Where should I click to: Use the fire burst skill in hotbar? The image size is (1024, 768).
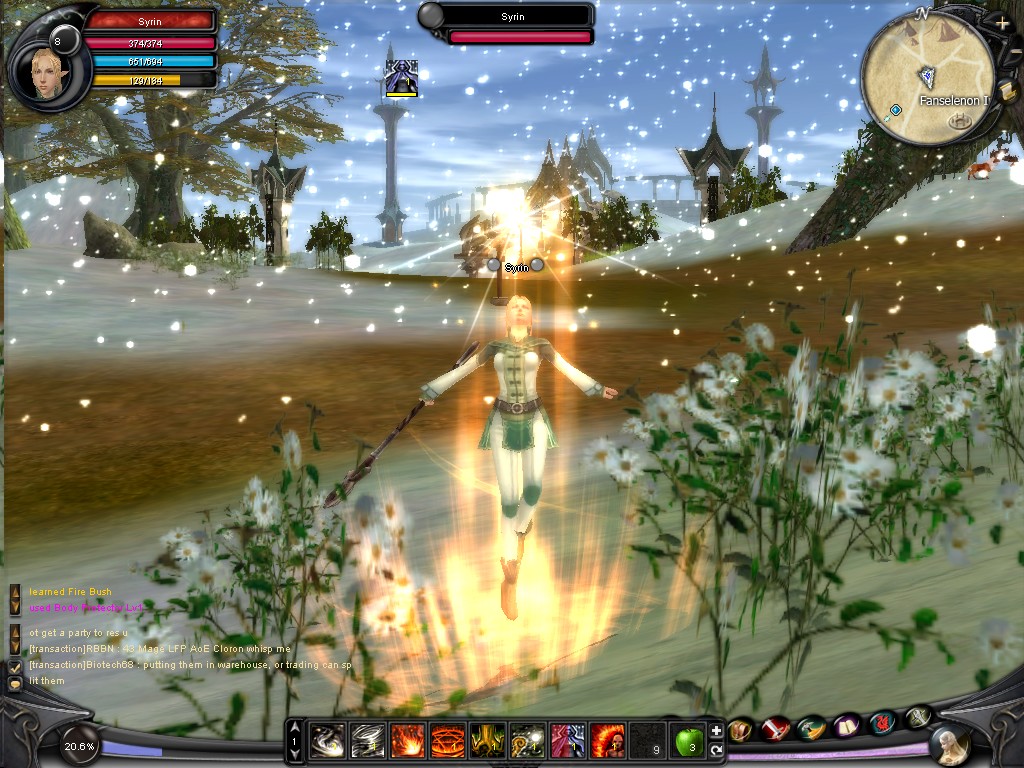[406, 741]
